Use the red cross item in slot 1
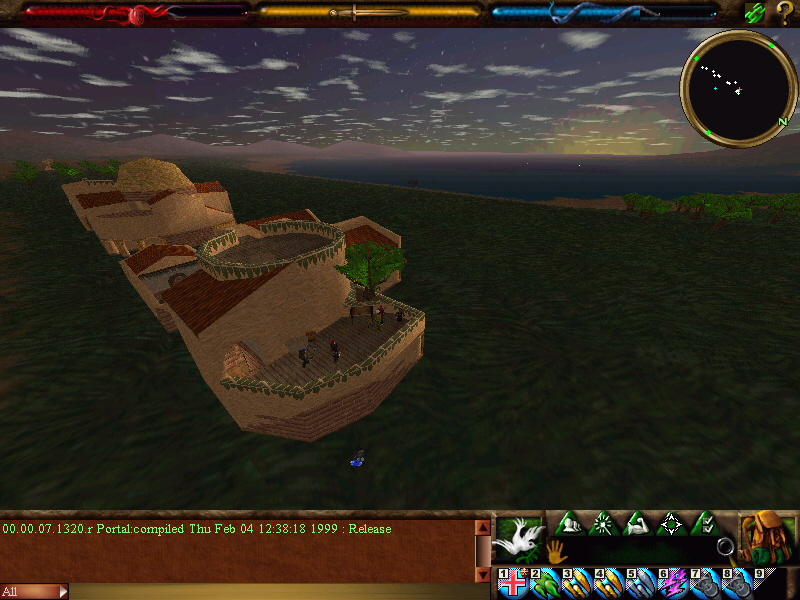The image size is (800, 600). click(514, 584)
